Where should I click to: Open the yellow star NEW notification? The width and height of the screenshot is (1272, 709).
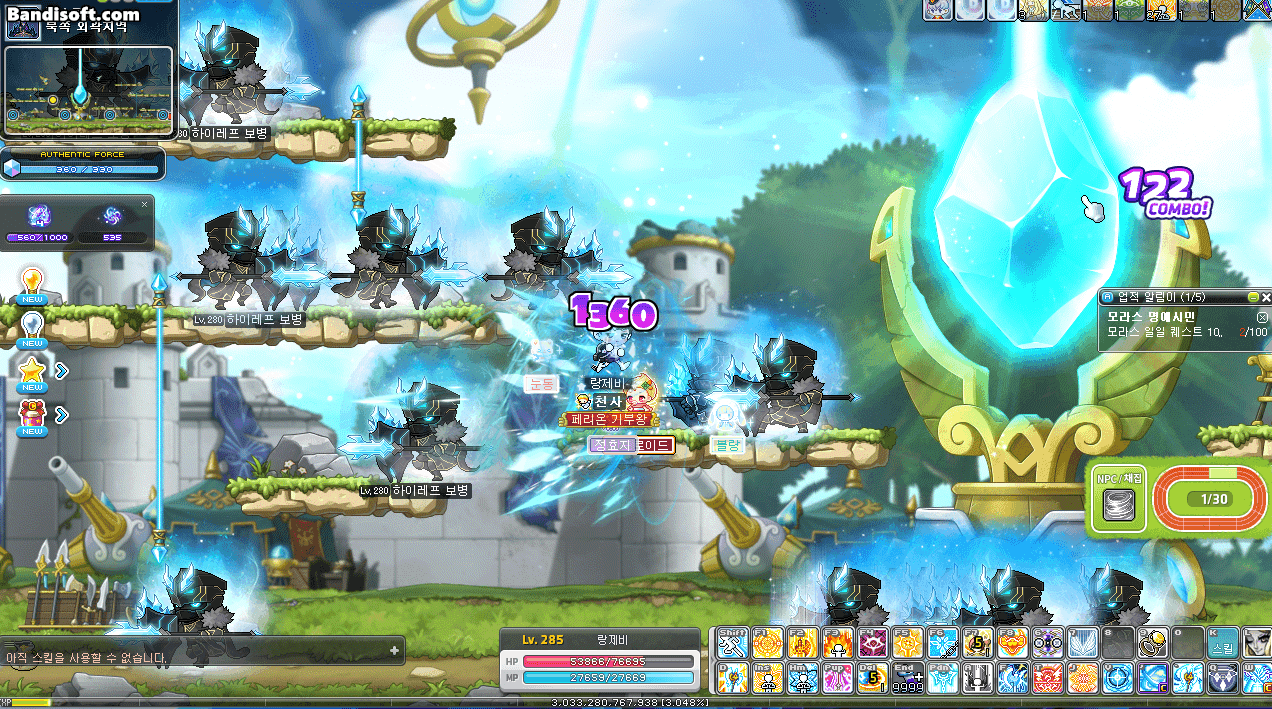point(32,372)
